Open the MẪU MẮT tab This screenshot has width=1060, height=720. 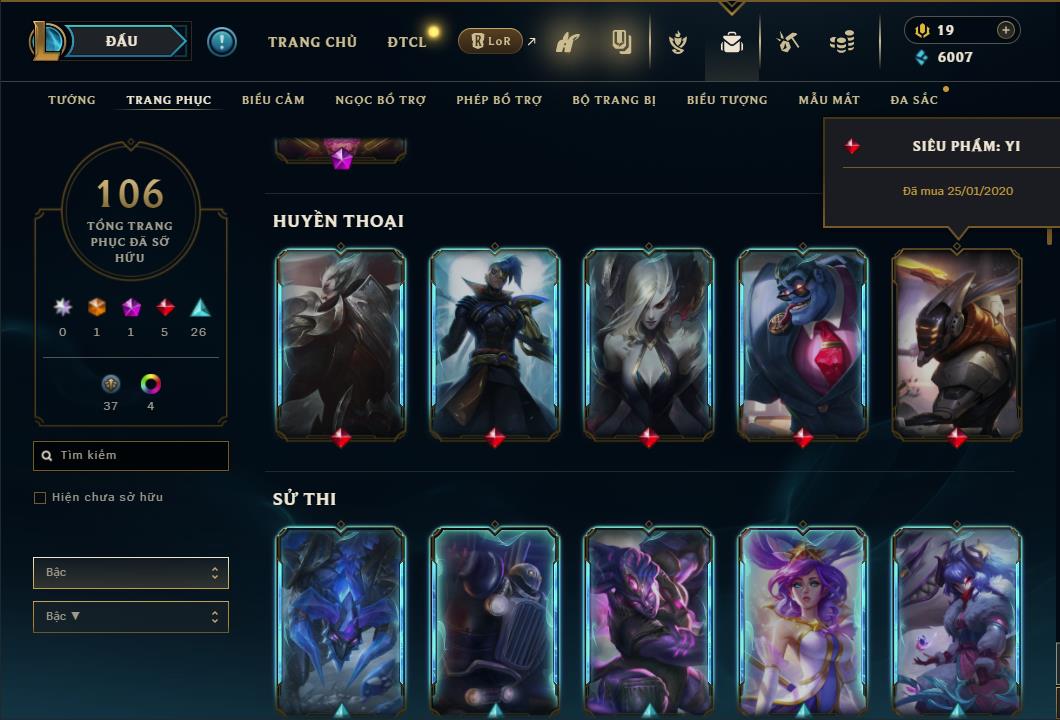pyautogui.click(x=829, y=100)
